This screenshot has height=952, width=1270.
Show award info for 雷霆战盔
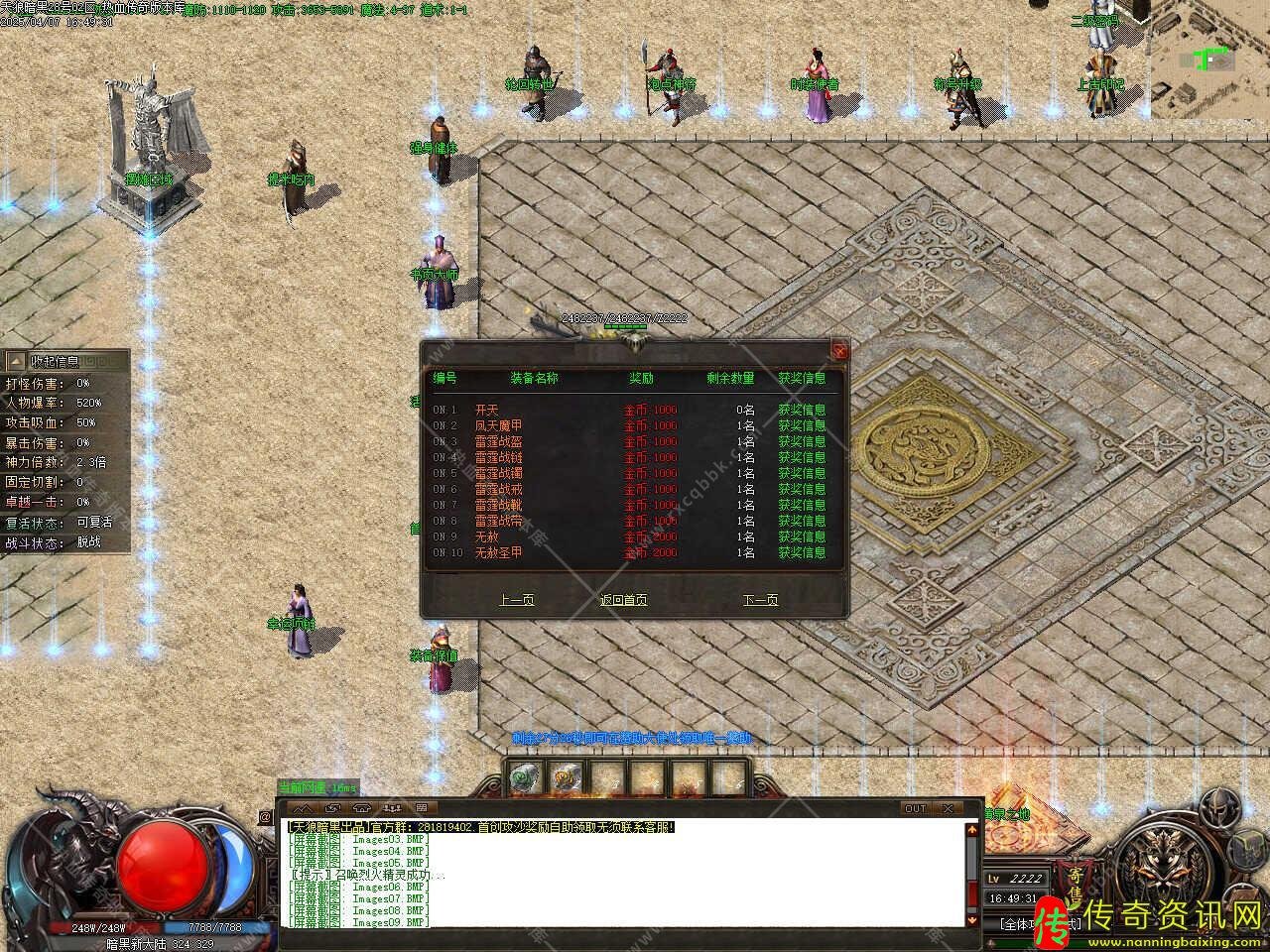[x=801, y=441]
